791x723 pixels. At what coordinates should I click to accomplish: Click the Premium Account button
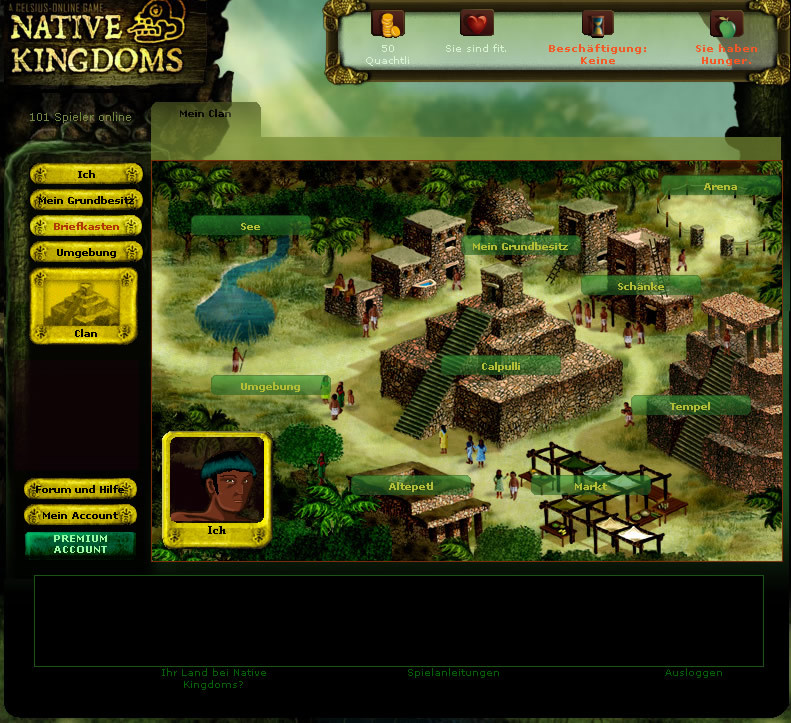pyautogui.click(x=80, y=543)
